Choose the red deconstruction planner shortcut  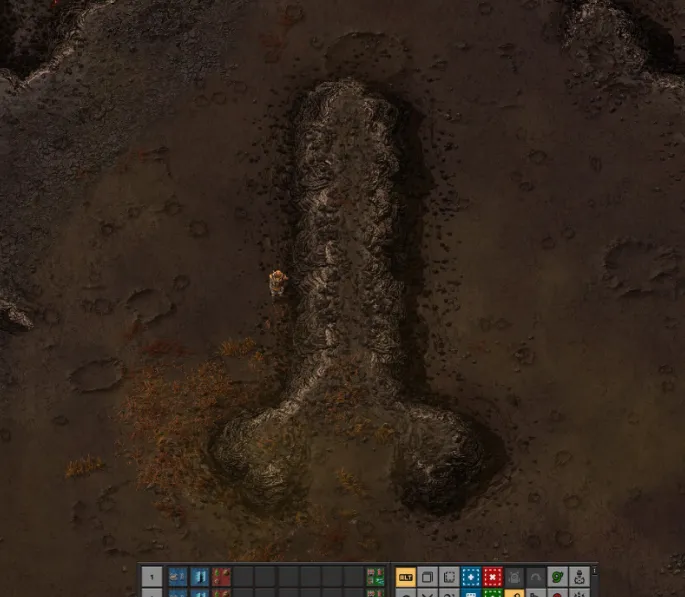(x=493, y=577)
